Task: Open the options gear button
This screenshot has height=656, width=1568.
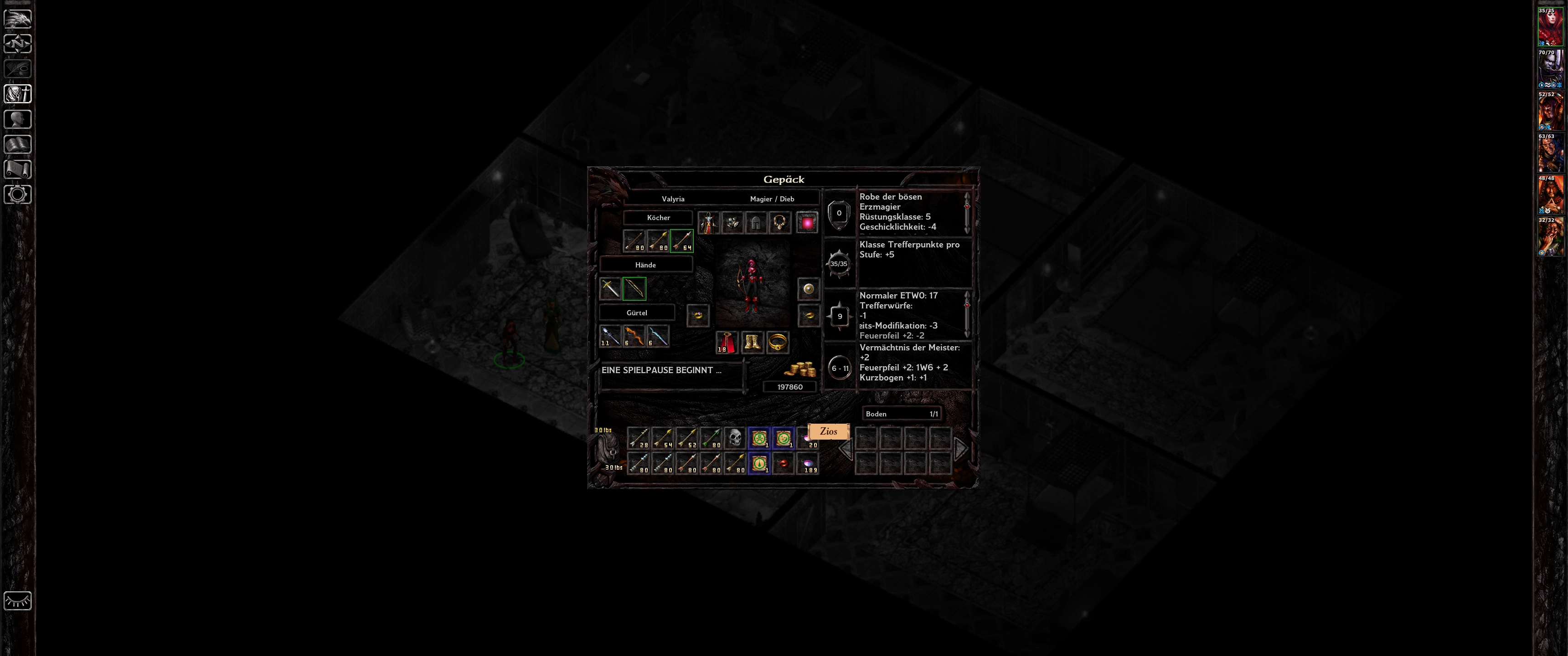Action: pyautogui.click(x=18, y=195)
